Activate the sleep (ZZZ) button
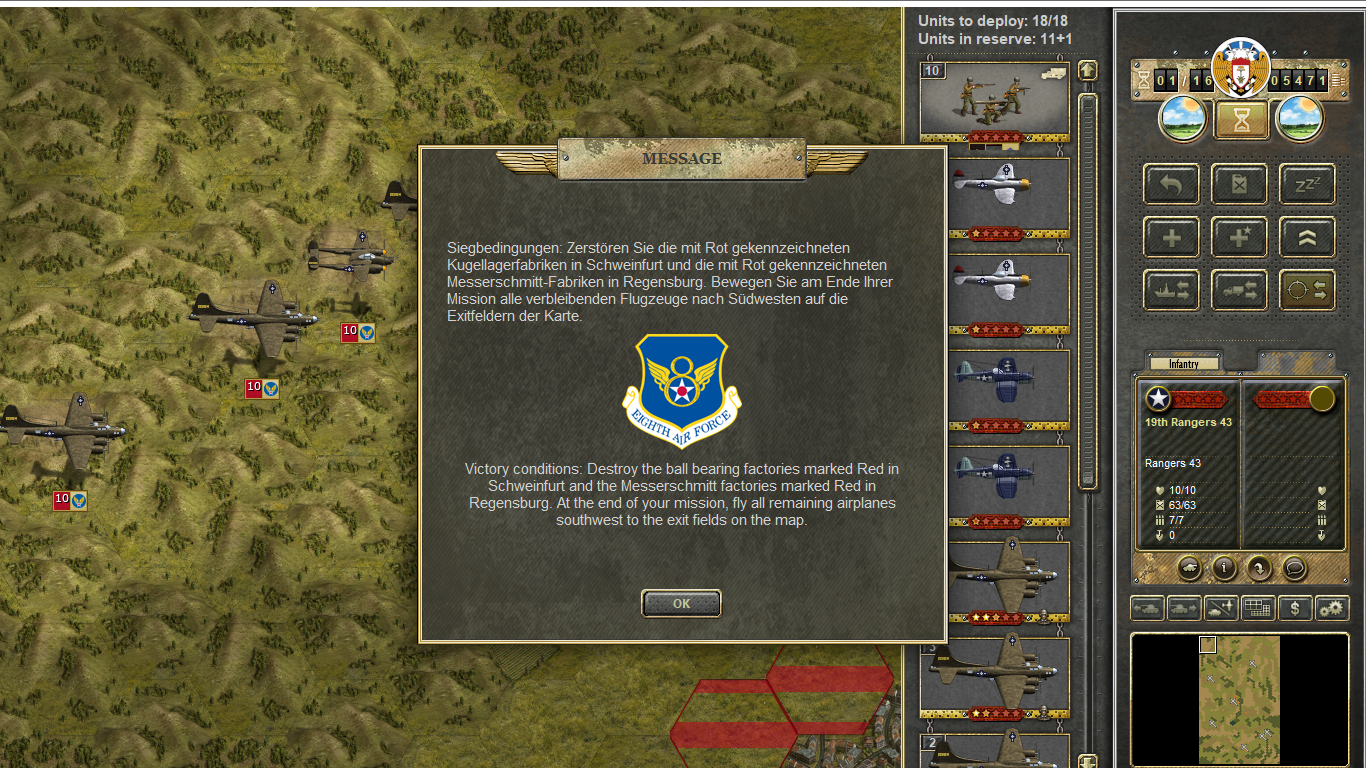The height and width of the screenshot is (768, 1366). 1307,185
